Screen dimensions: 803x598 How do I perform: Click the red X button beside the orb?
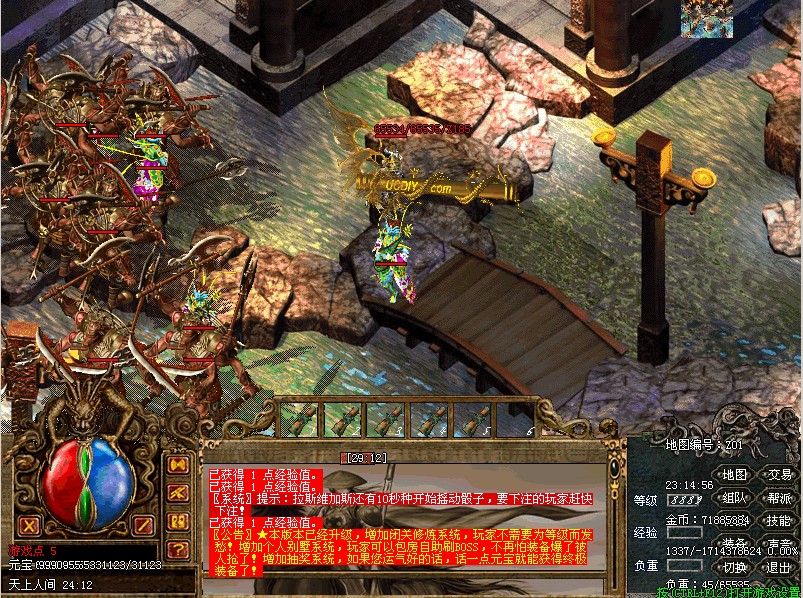click(x=29, y=525)
